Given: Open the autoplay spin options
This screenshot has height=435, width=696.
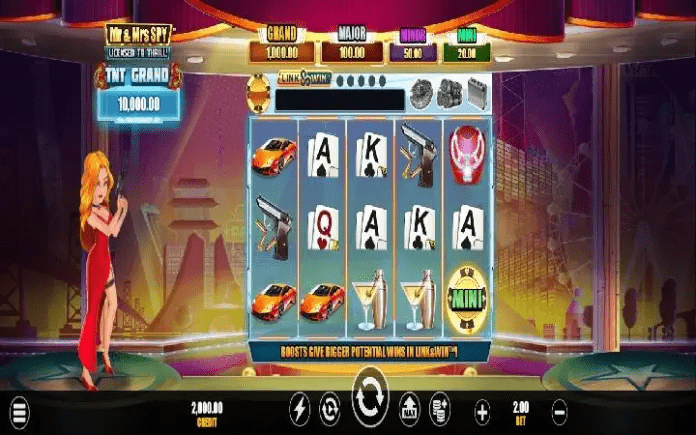Looking at the screenshot, I should coord(329,410).
